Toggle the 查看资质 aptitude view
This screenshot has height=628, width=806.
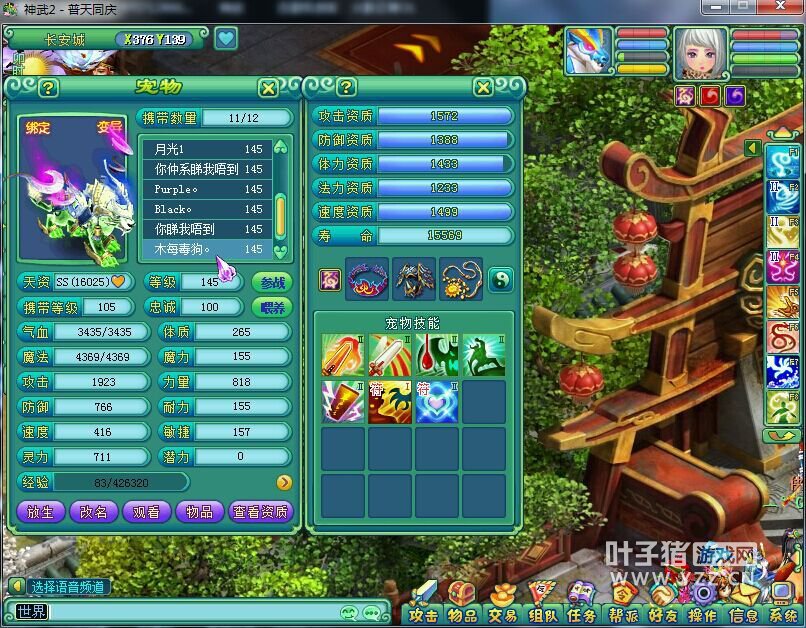pyautogui.click(x=261, y=511)
